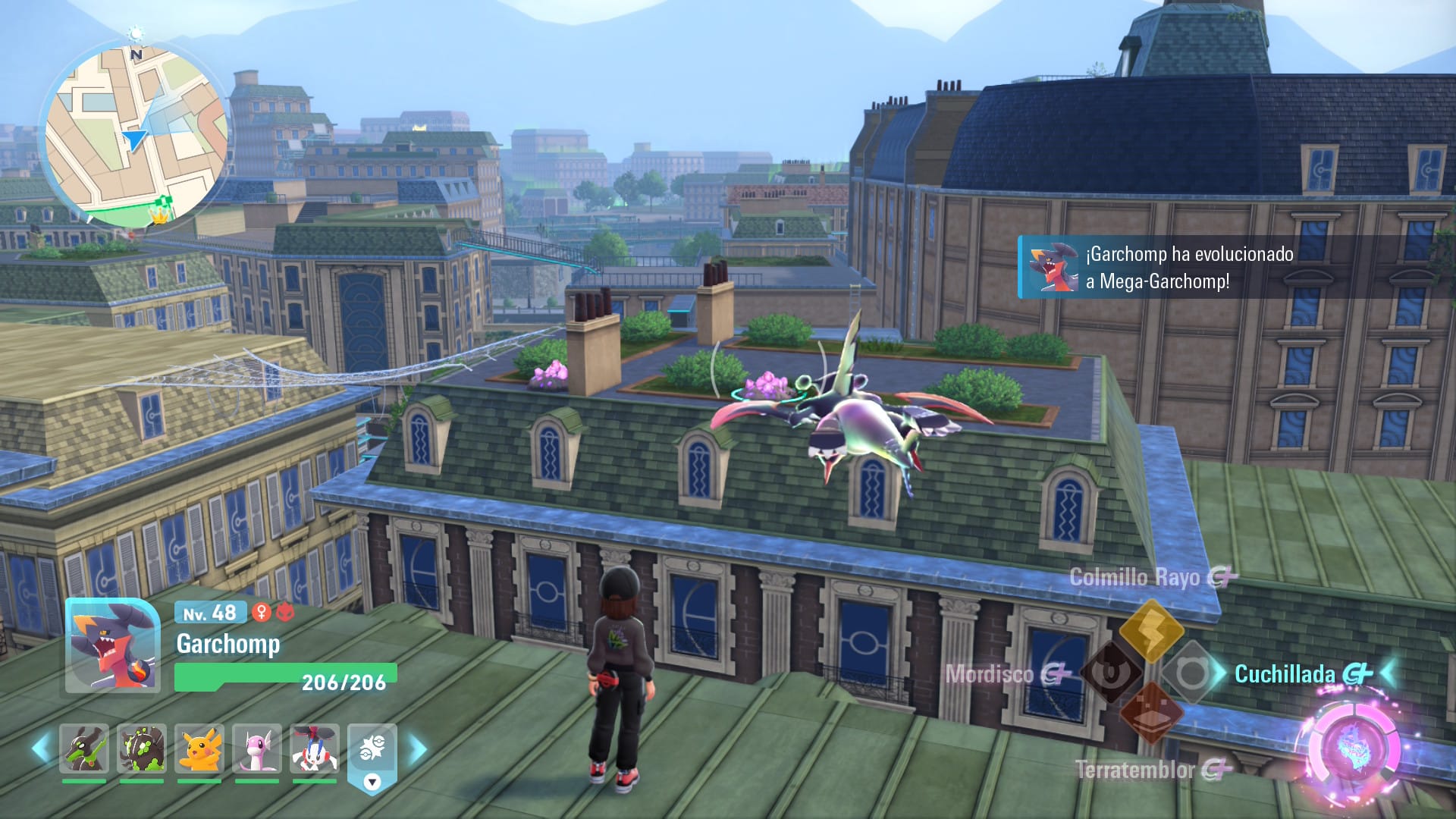Click the Mega-Garchomp evolution notification
Image resolution: width=1456 pixels, height=819 pixels.
tap(1183, 267)
